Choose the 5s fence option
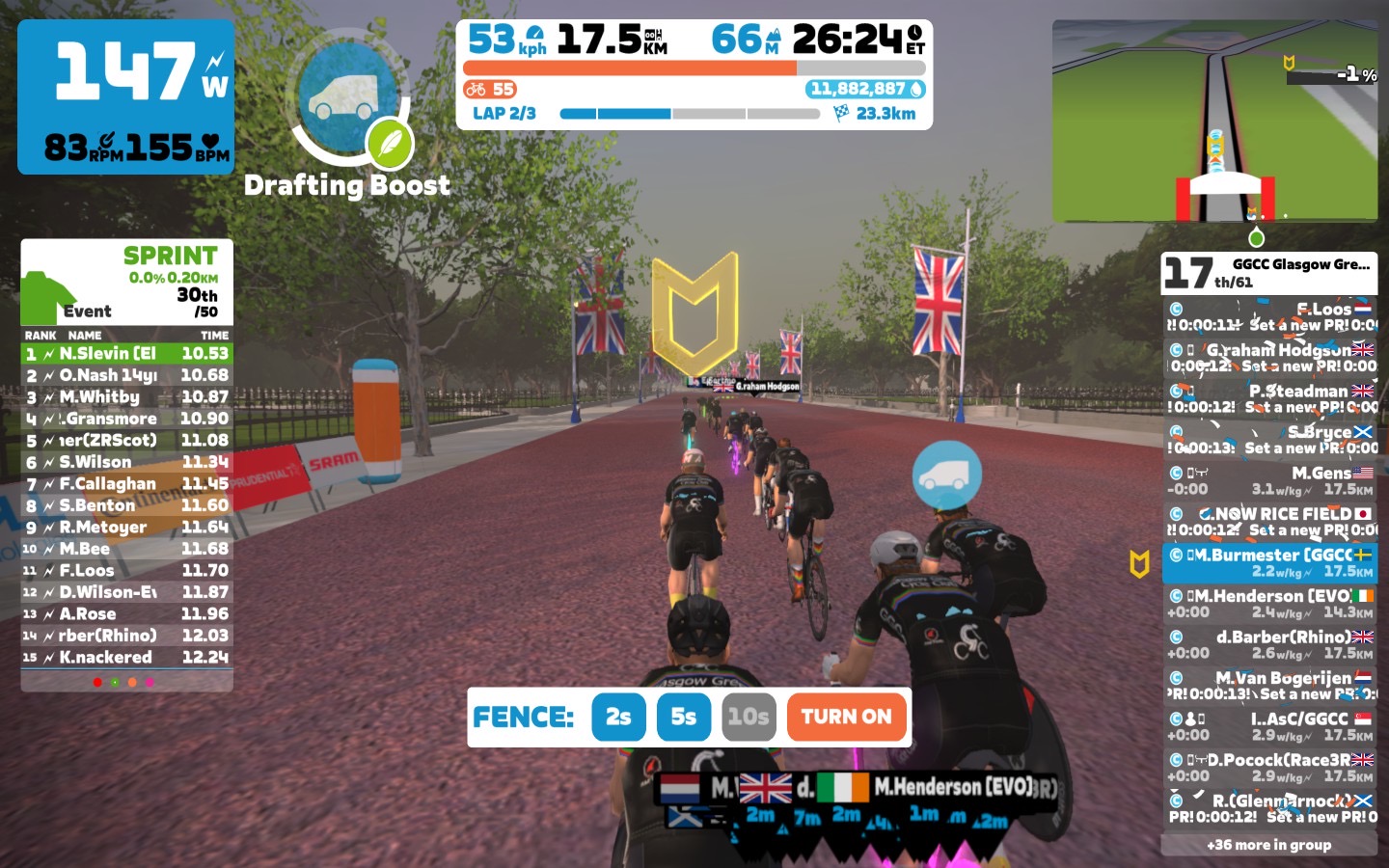Screen dimensions: 1389x868 pos(683,717)
